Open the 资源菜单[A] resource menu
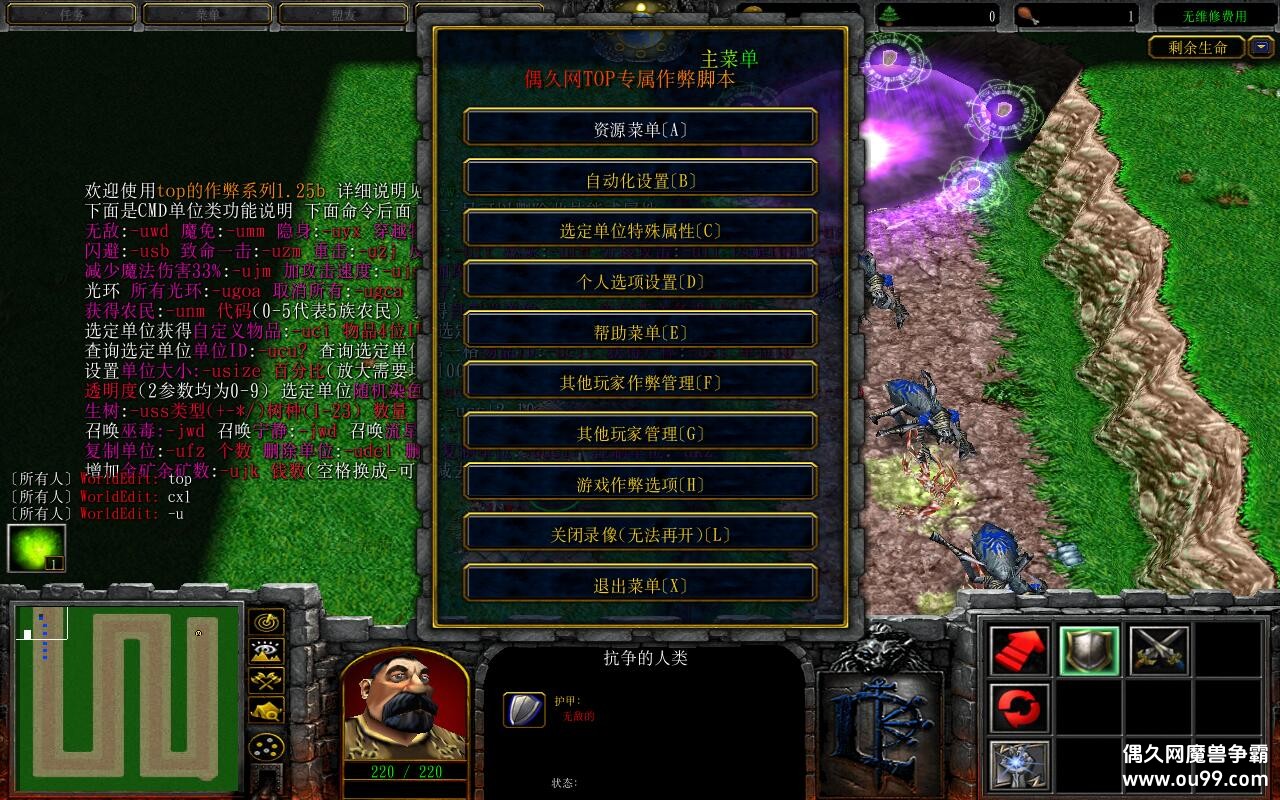This screenshot has height=800, width=1280. [x=640, y=129]
